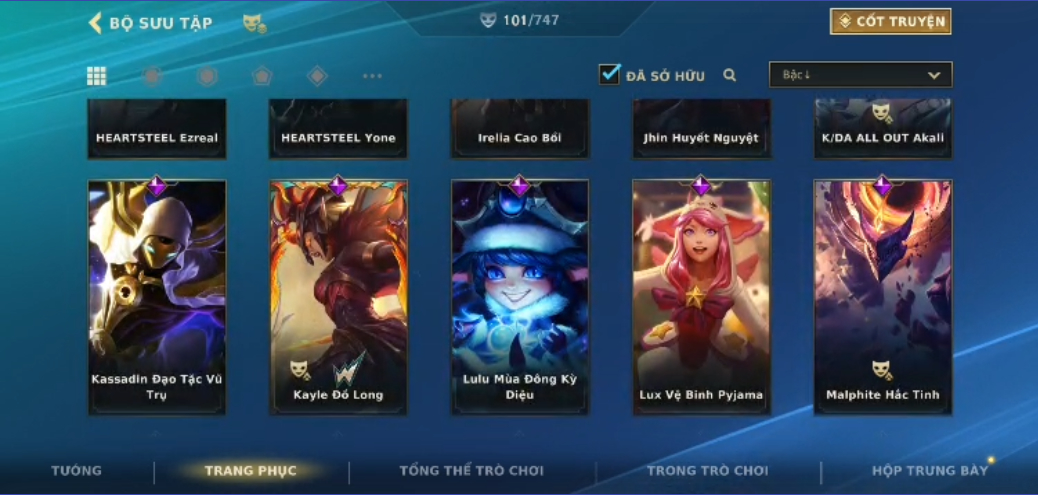Open the Tổng Thể Trò Chơi tab
The width and height of the screenshot is (1038, 495).
point(471,471)
